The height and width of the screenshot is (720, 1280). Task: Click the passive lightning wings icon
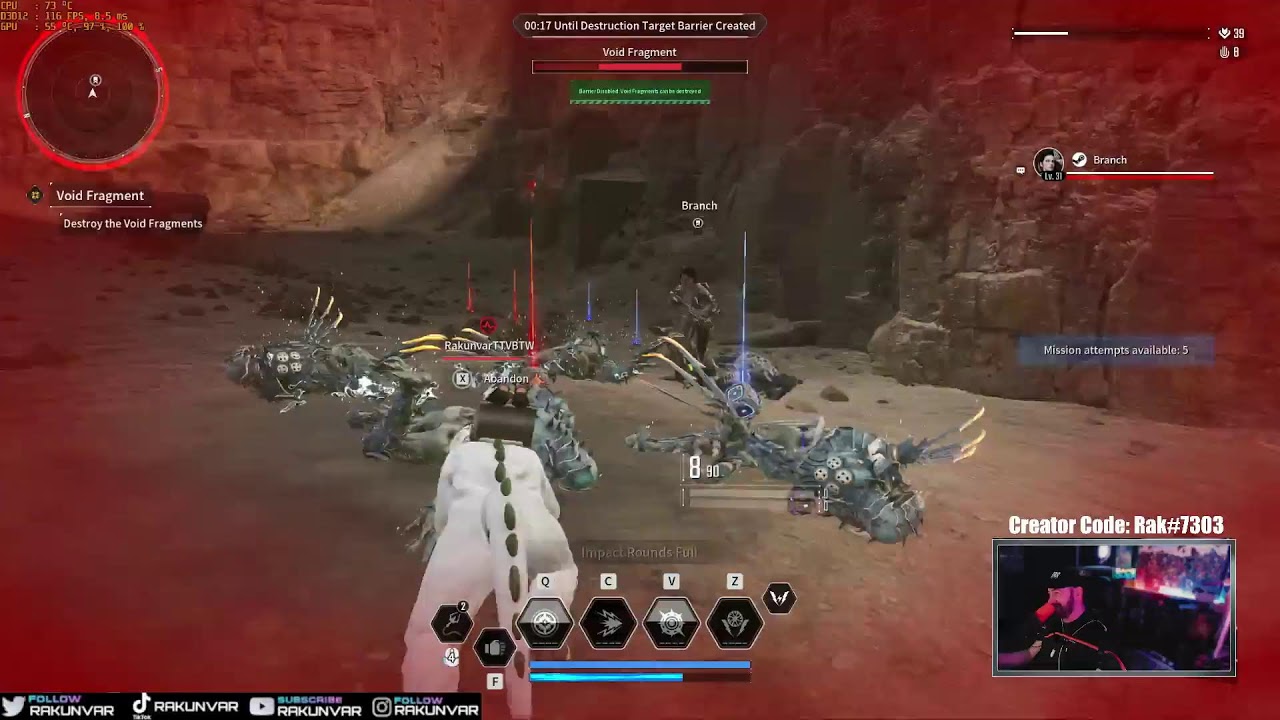tap(779, 598)
